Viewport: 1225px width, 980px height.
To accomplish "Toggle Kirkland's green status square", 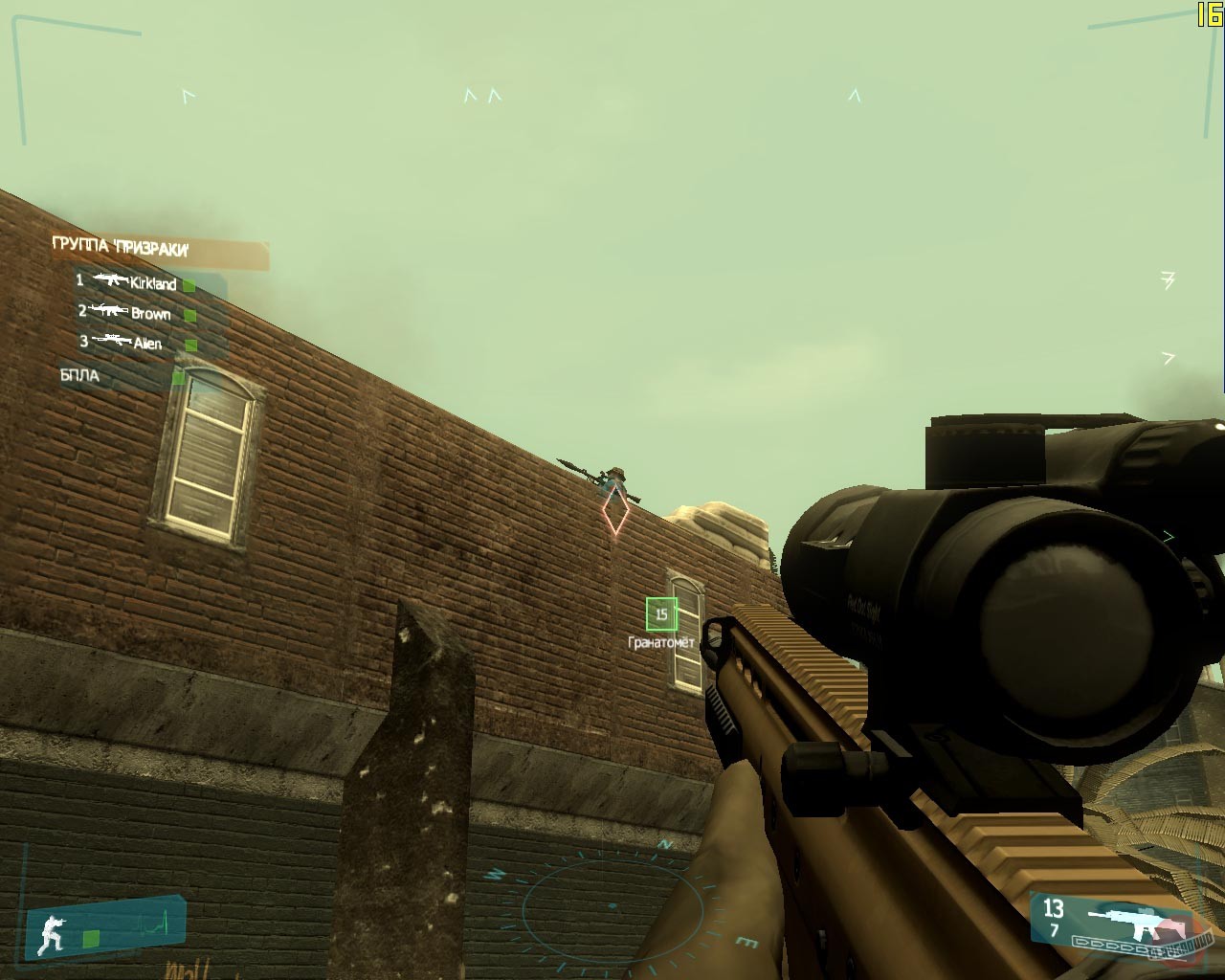I will (188, 284).
